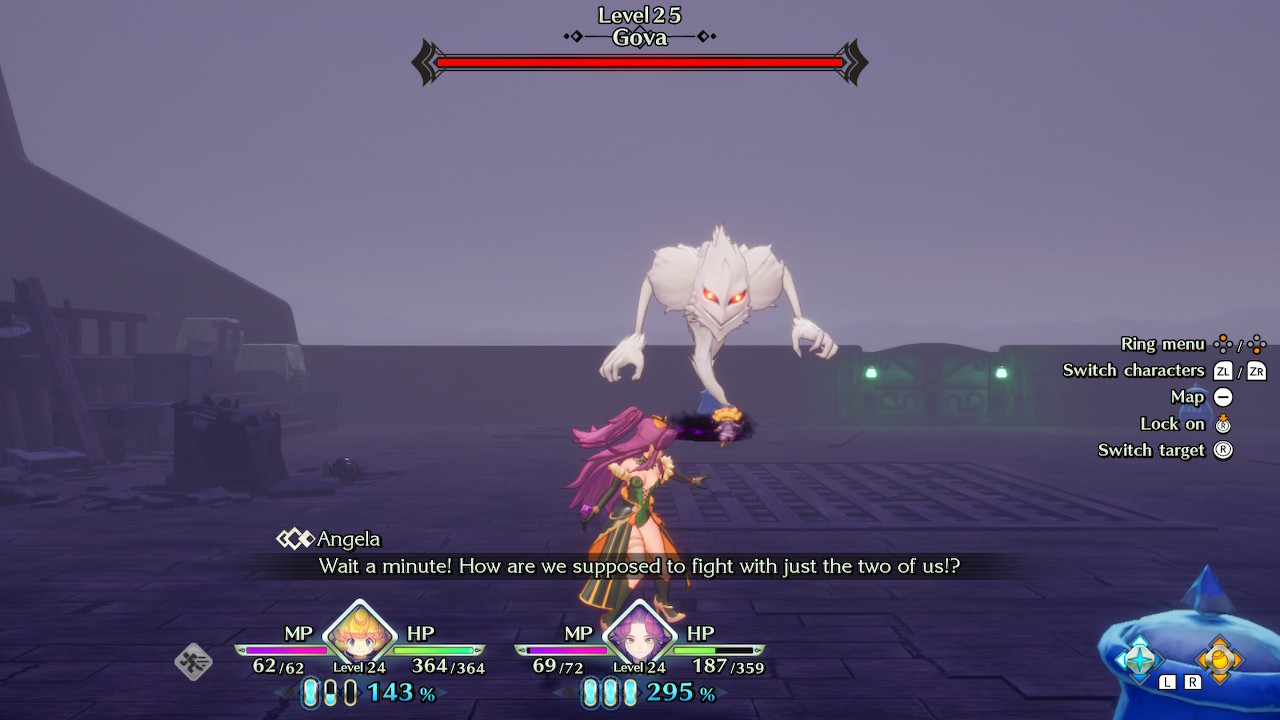Screen dimensions: 1280x720
Task: Open the orange item pot shortcut
Action: pyautogui.click(x=1219, y=658)
